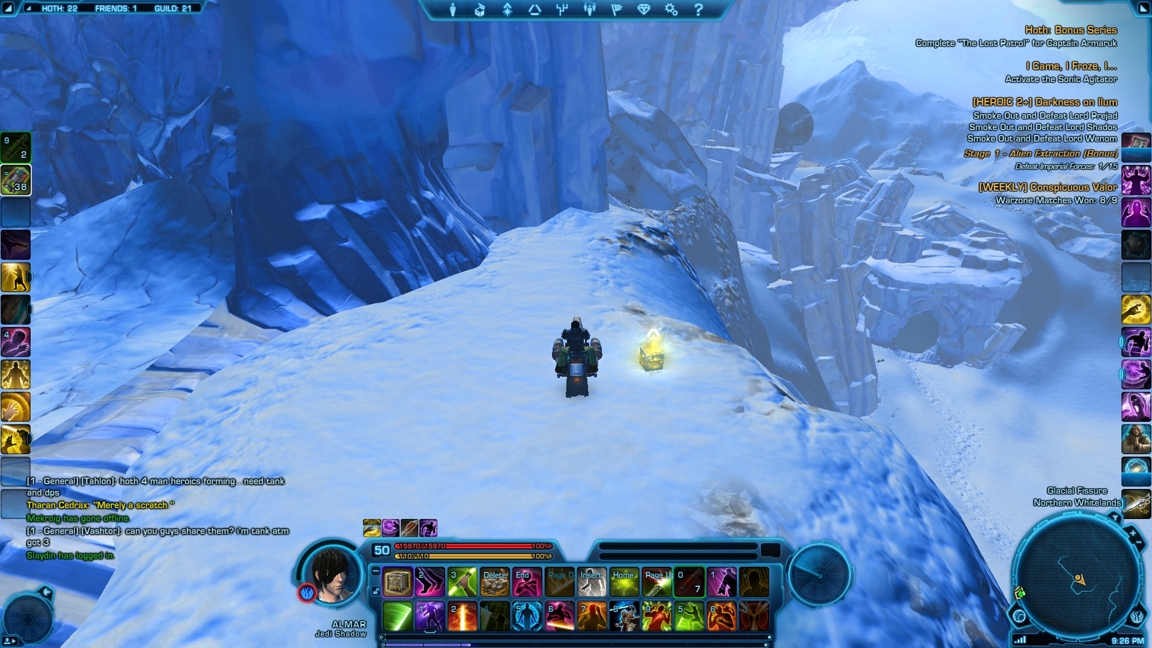Open the social group icon
Viewport: 1152px width, 648px height.
tap(589, 10)
